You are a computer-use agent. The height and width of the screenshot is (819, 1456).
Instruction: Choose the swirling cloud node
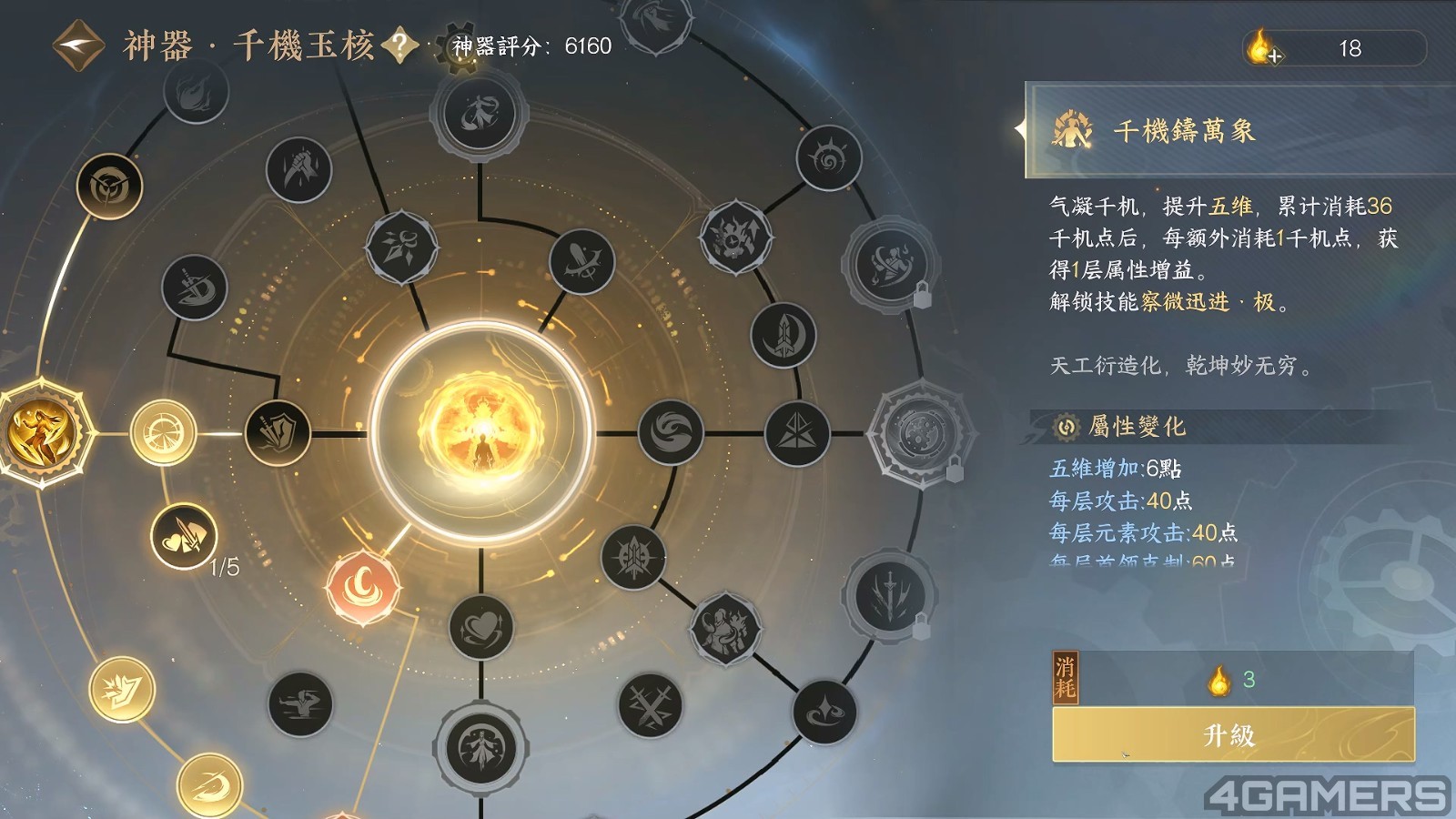click(x=671, y=432)
